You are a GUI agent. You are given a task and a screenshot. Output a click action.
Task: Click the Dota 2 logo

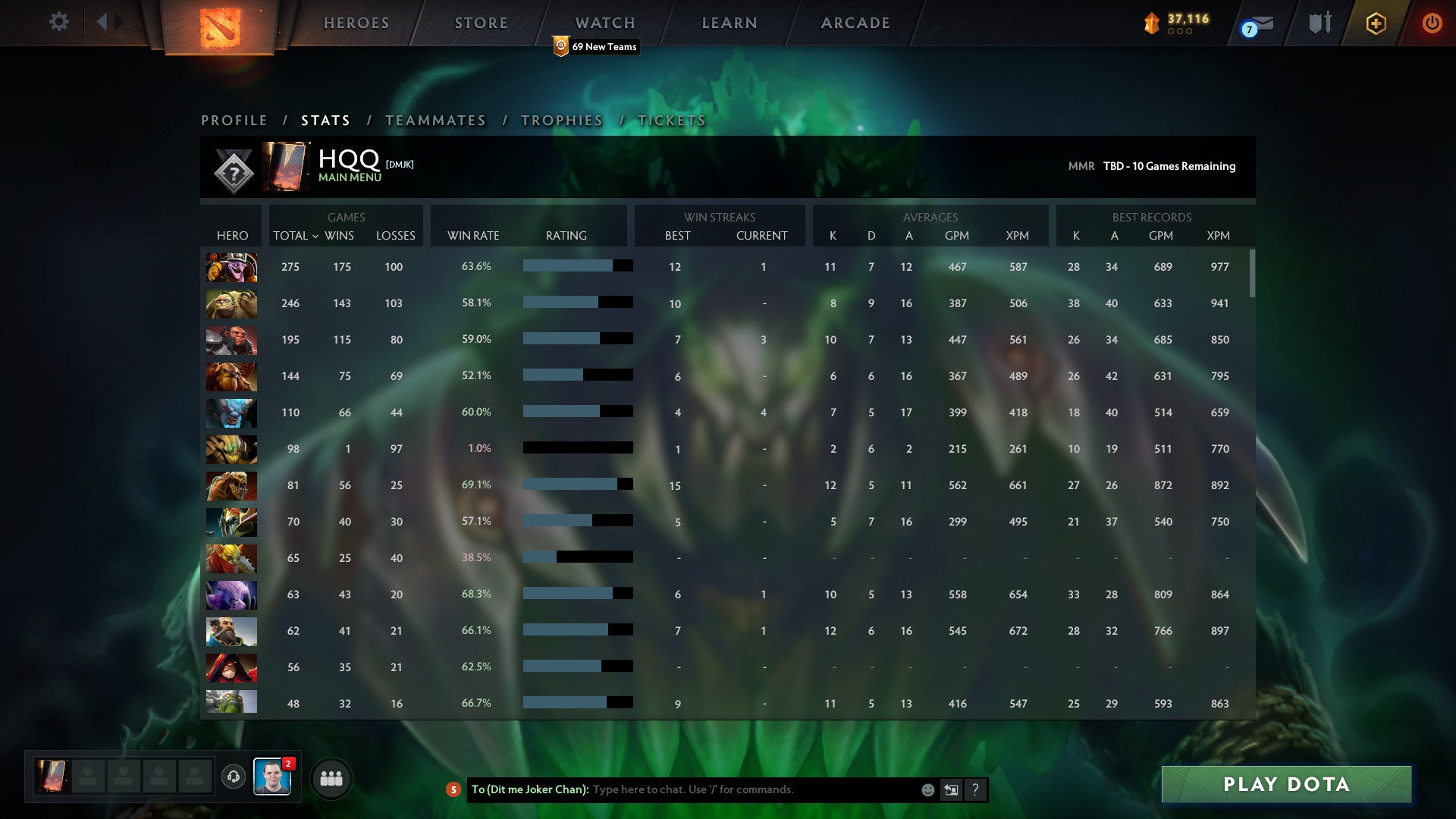218,26
